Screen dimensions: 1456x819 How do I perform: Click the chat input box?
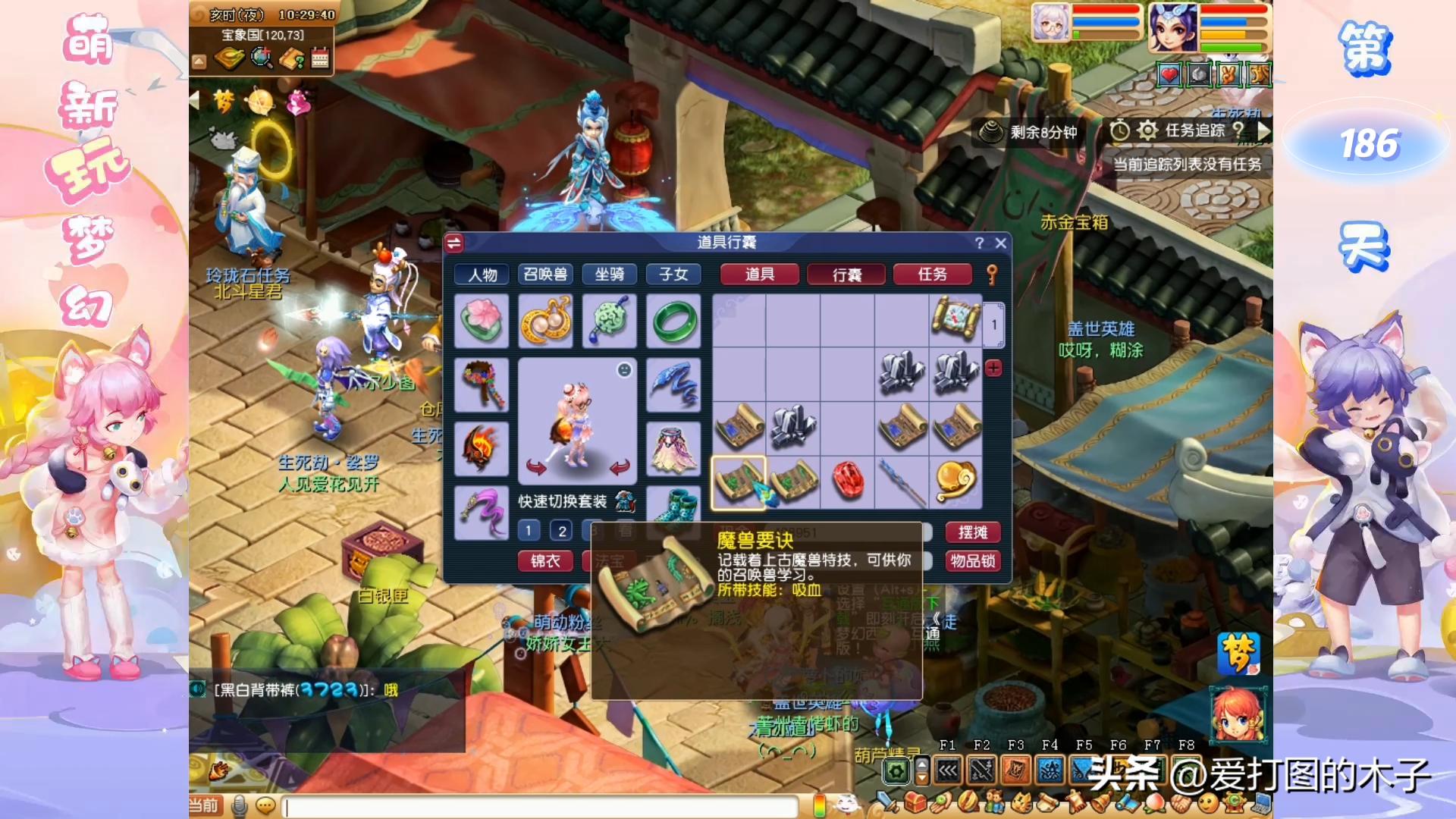click(542, 805)
